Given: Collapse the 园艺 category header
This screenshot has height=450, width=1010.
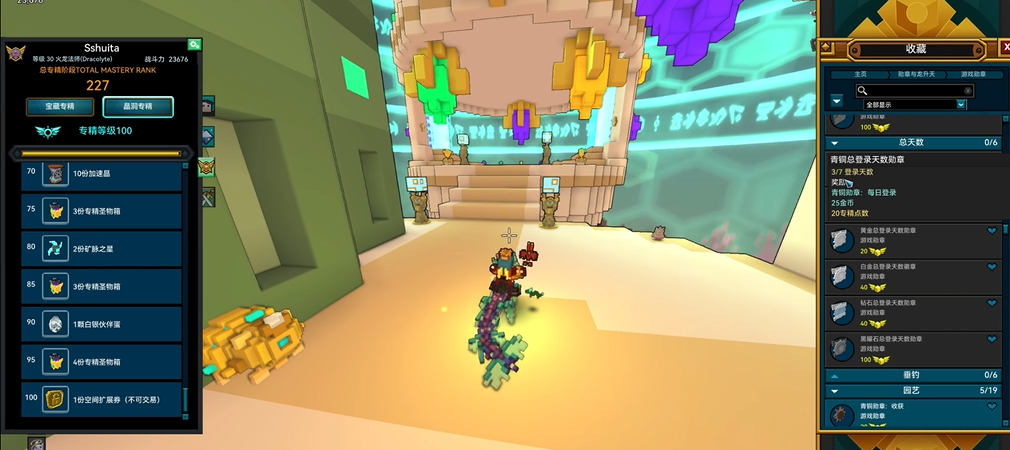Looking at the screenshot, I should (x=835, y=390).
